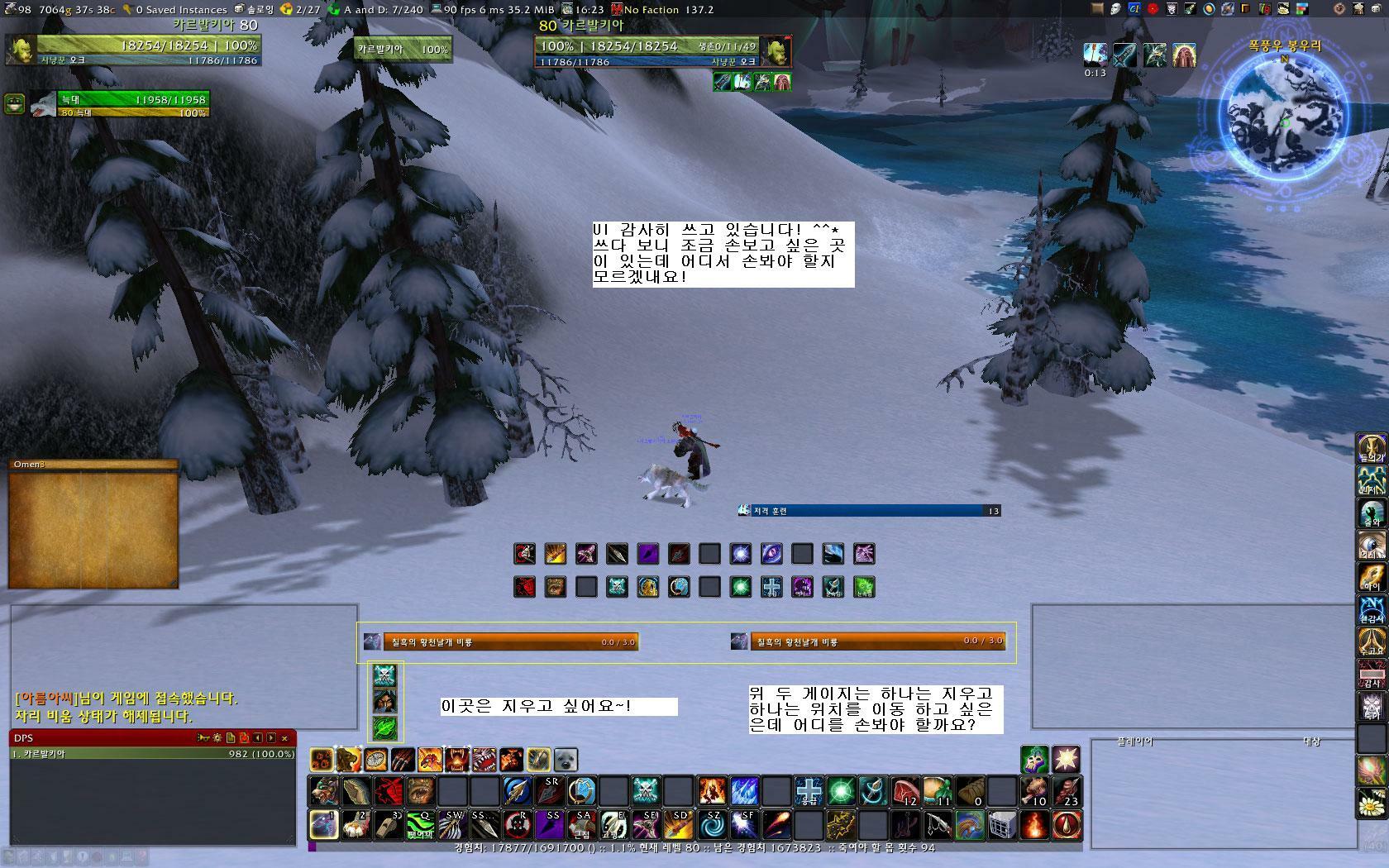Click the target orc portrait frame
The height and width of the screenshot is (868, 1389).
tap(776, 50)
